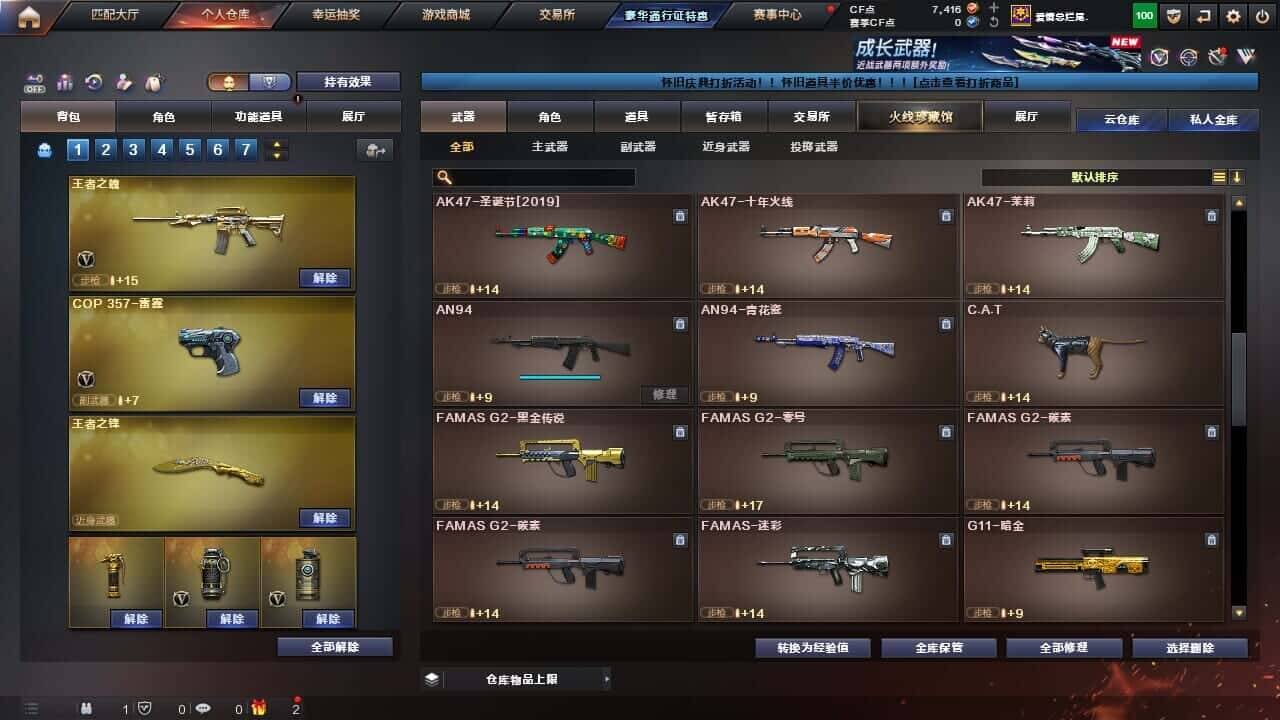This screenshot has height=720, width=1280.
Task: Switch to the shield side of the character toggle
Action: pos(270,82)
